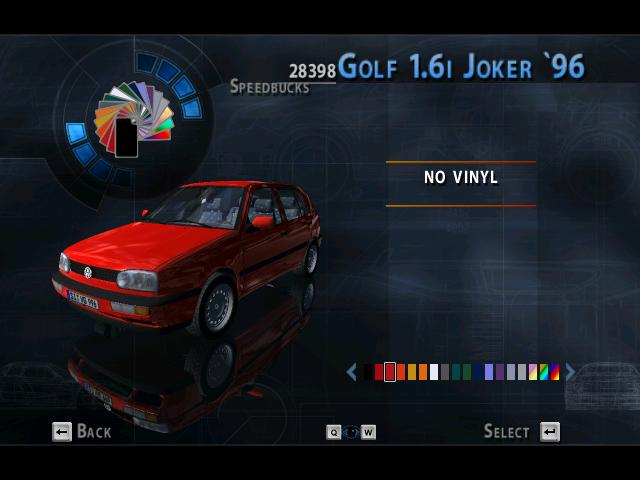Choose the golden yellow paint swatch
The height and width of the screenshot is (480, 640).
coord(412,372)
